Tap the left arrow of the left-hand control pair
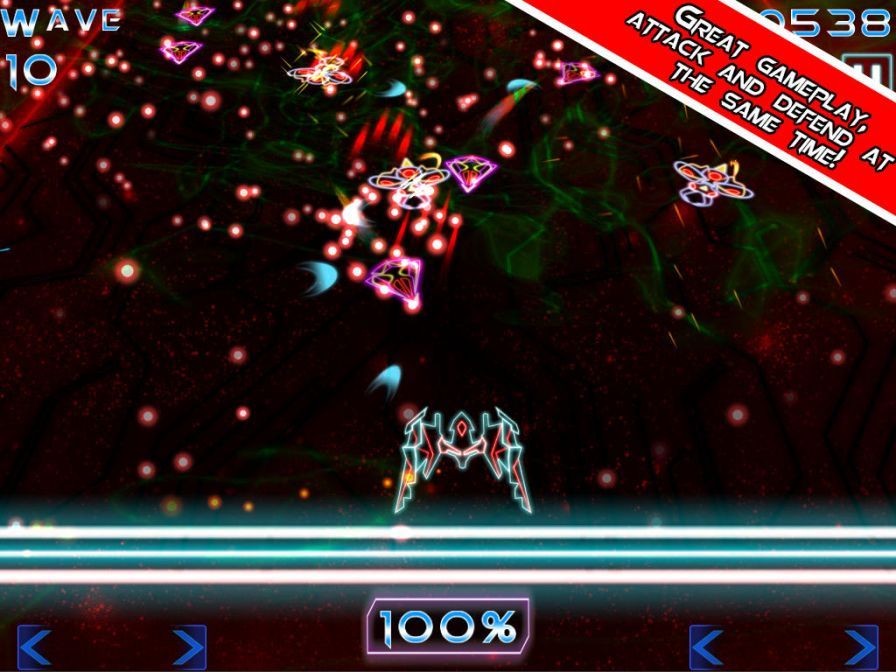The image size is (896, 672). tap(34, 647)
